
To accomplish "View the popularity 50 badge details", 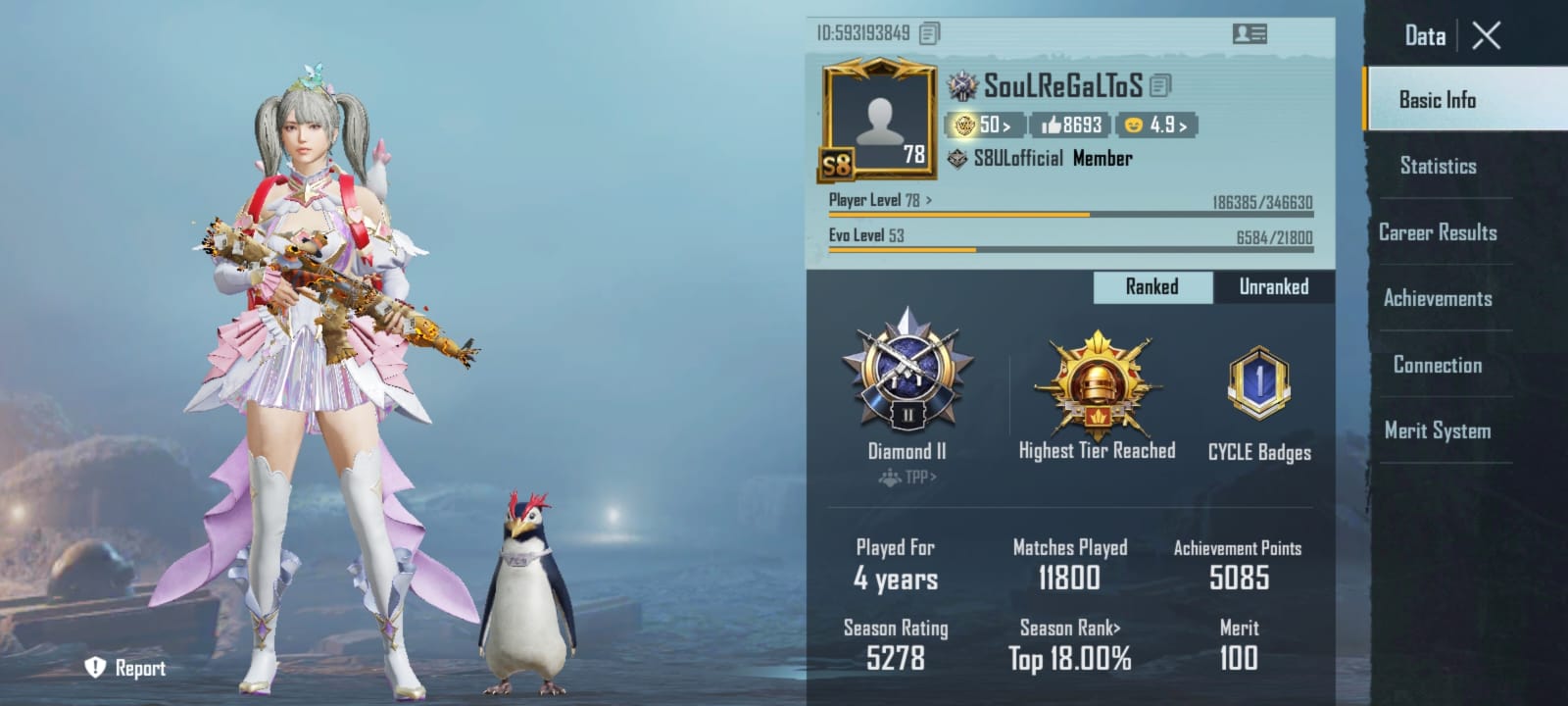I will pyautogui.click(x=984, y=126).
